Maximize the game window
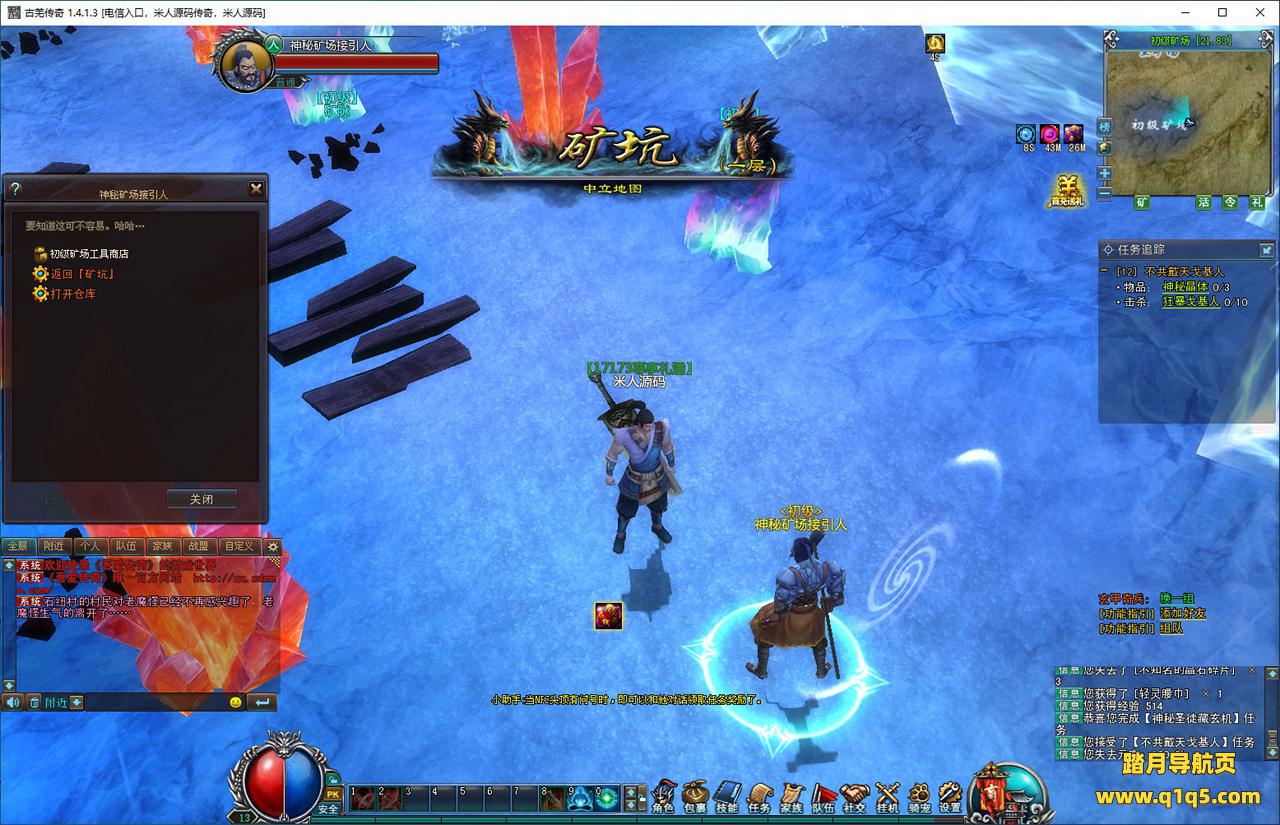Image resolution: width=1280 pixels, height=825 pixels. click(x=1222, y=12)
